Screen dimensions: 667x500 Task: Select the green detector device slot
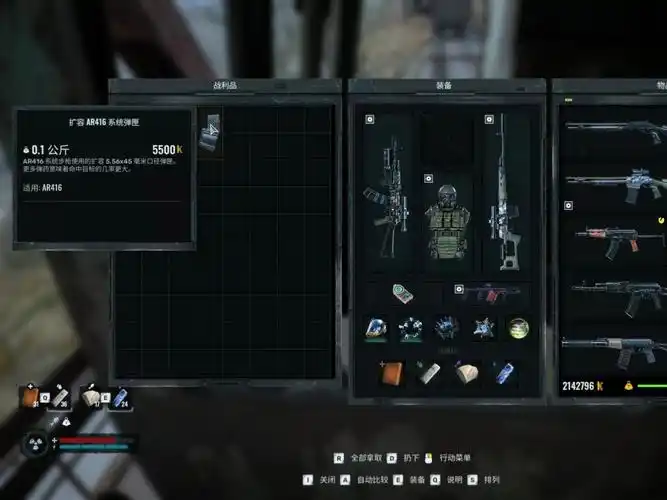point(402,294)
